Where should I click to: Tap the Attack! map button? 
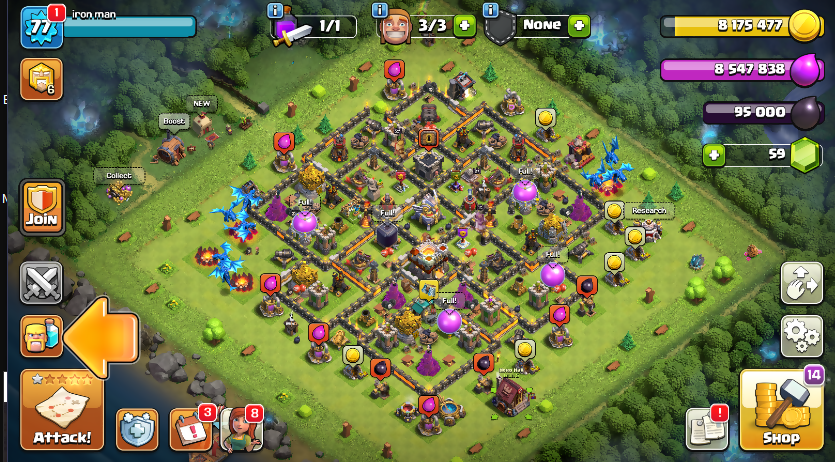pyautogui.click(x=61, y=410)
